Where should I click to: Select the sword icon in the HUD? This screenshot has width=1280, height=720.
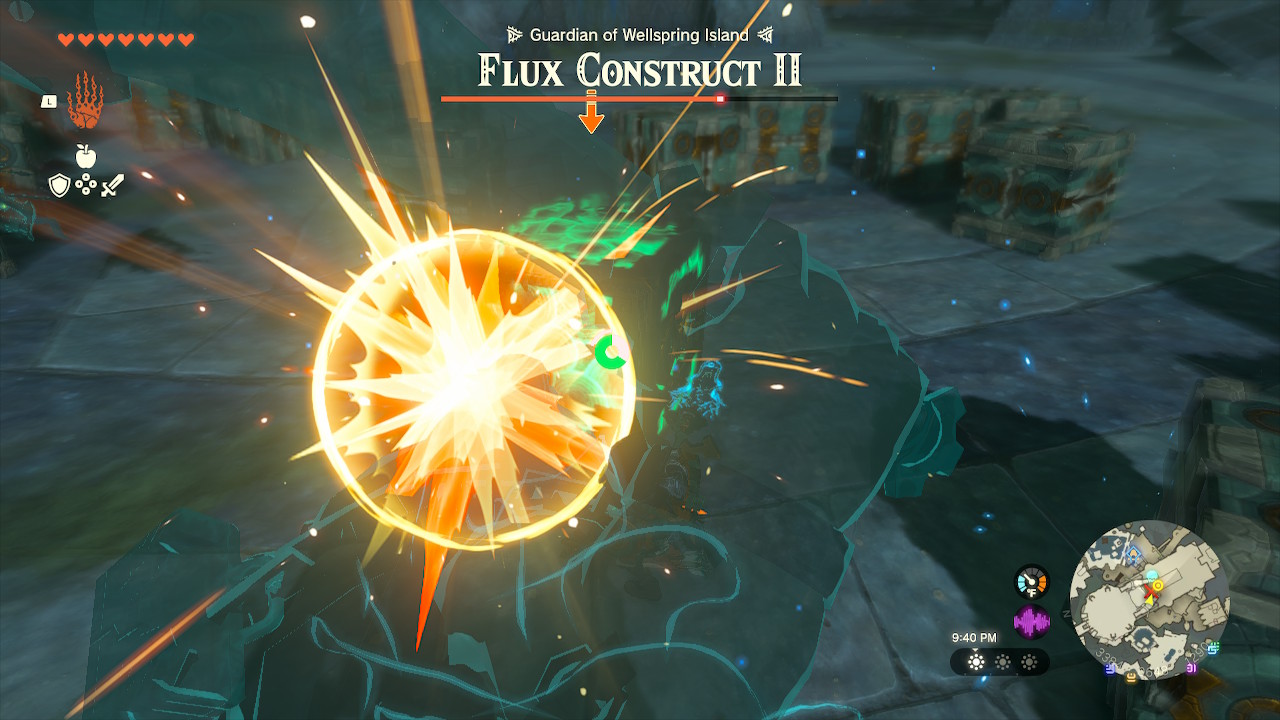click(111, 185)
